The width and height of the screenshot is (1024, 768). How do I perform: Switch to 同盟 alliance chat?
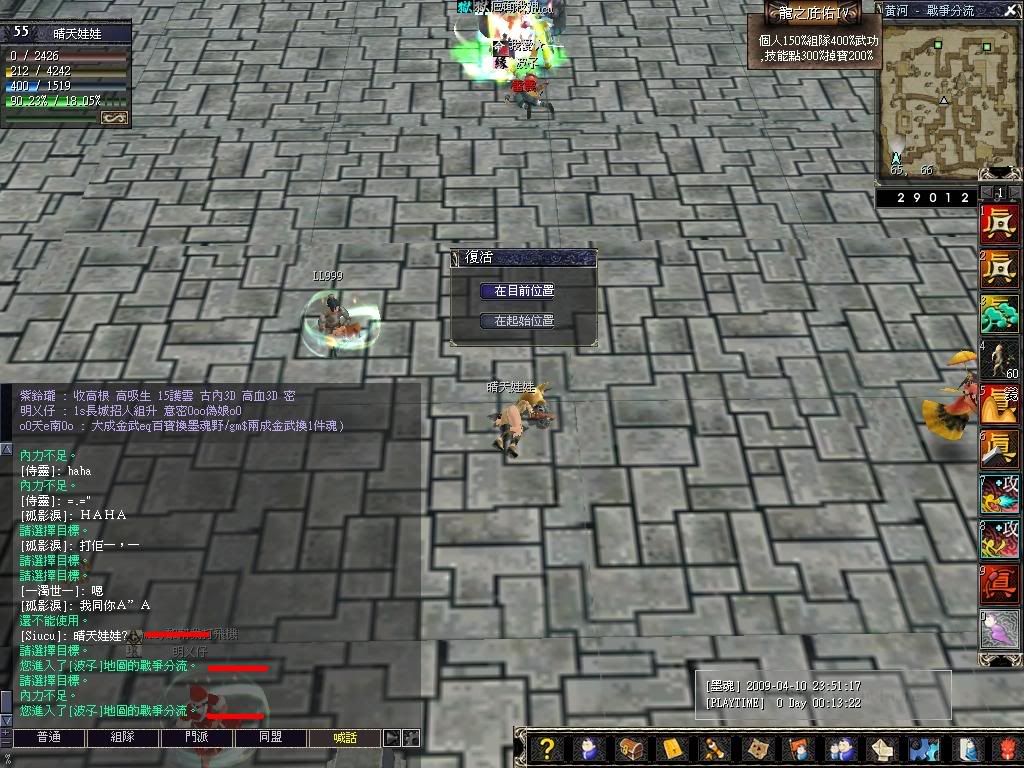269,738
